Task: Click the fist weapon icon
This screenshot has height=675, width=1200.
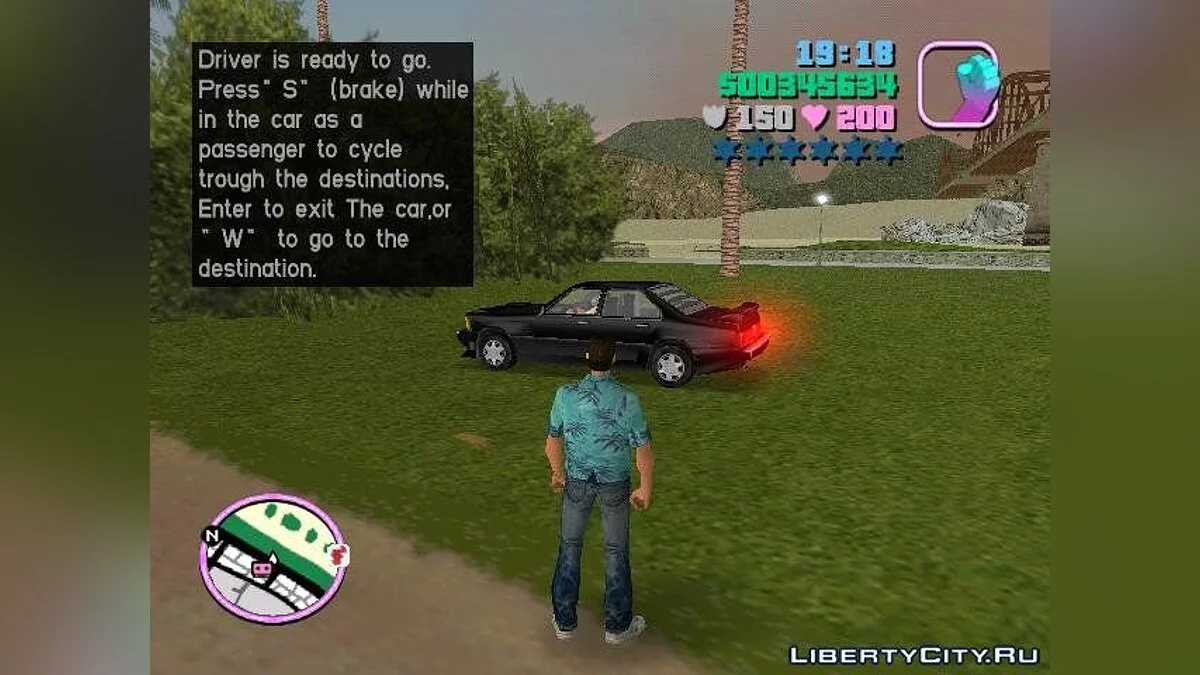Action: click(958, 85)
